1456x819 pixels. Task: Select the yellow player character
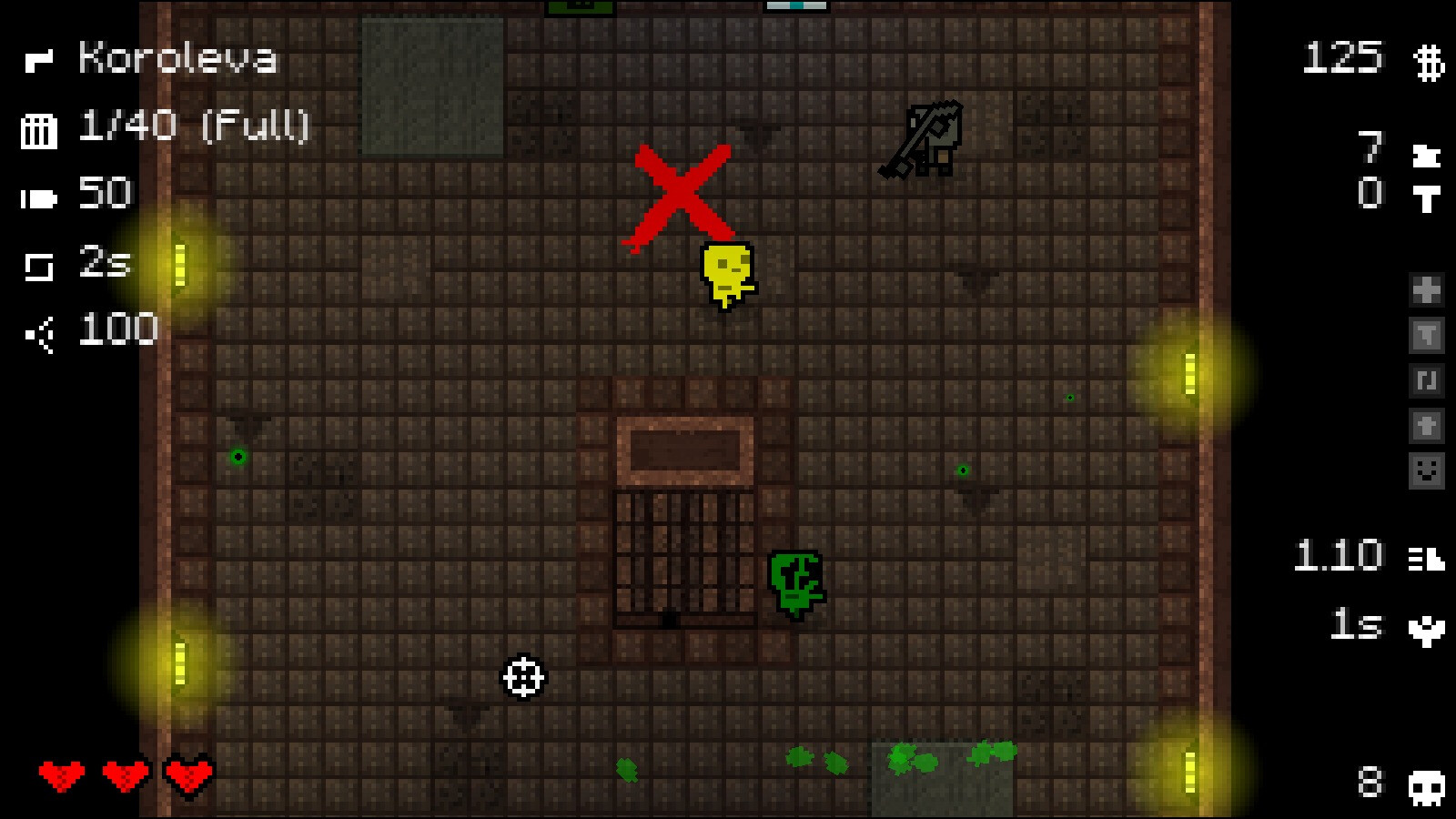pyautogui.click(x=725, y=273)
